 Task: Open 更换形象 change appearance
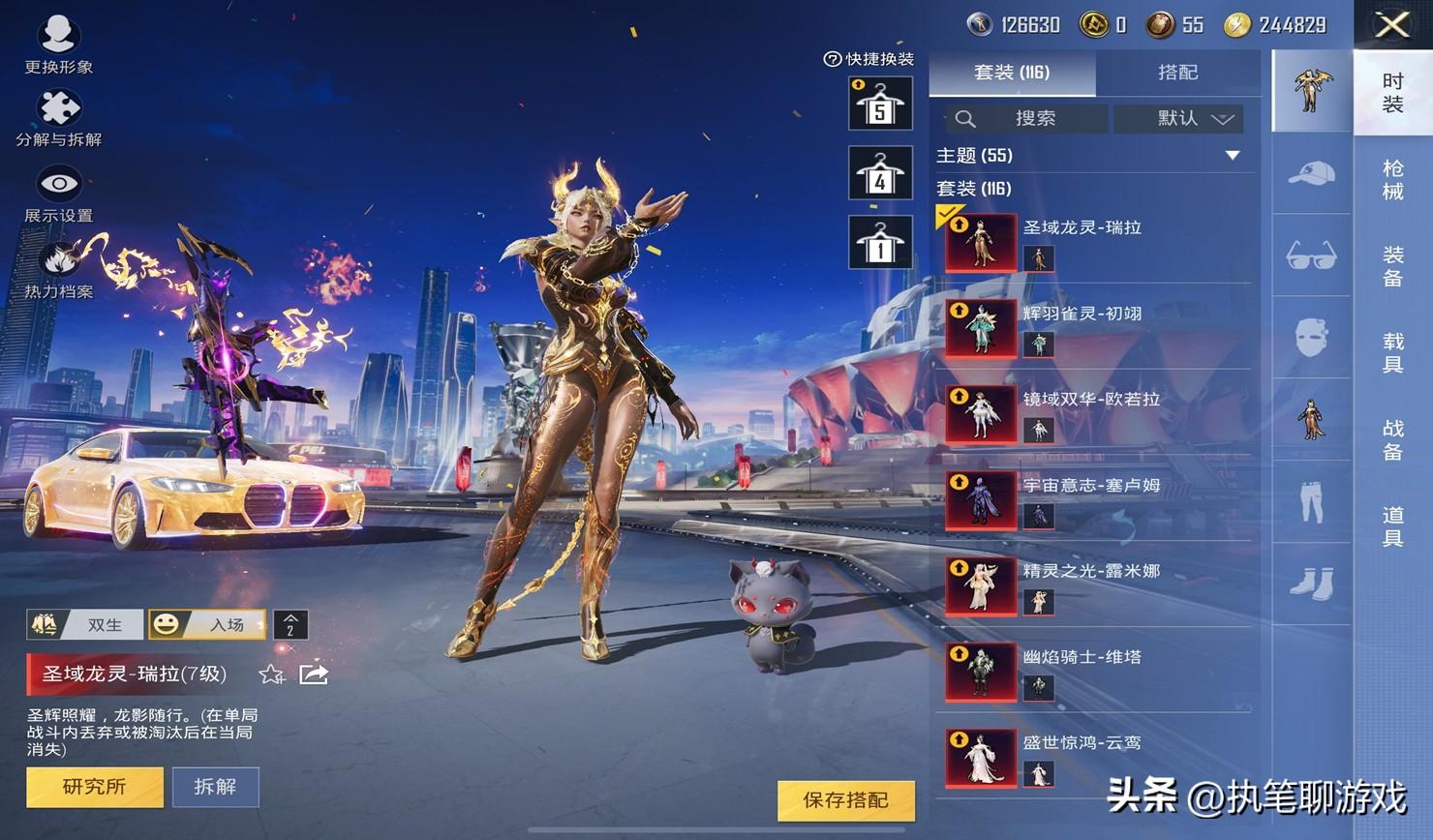[58, 44]
